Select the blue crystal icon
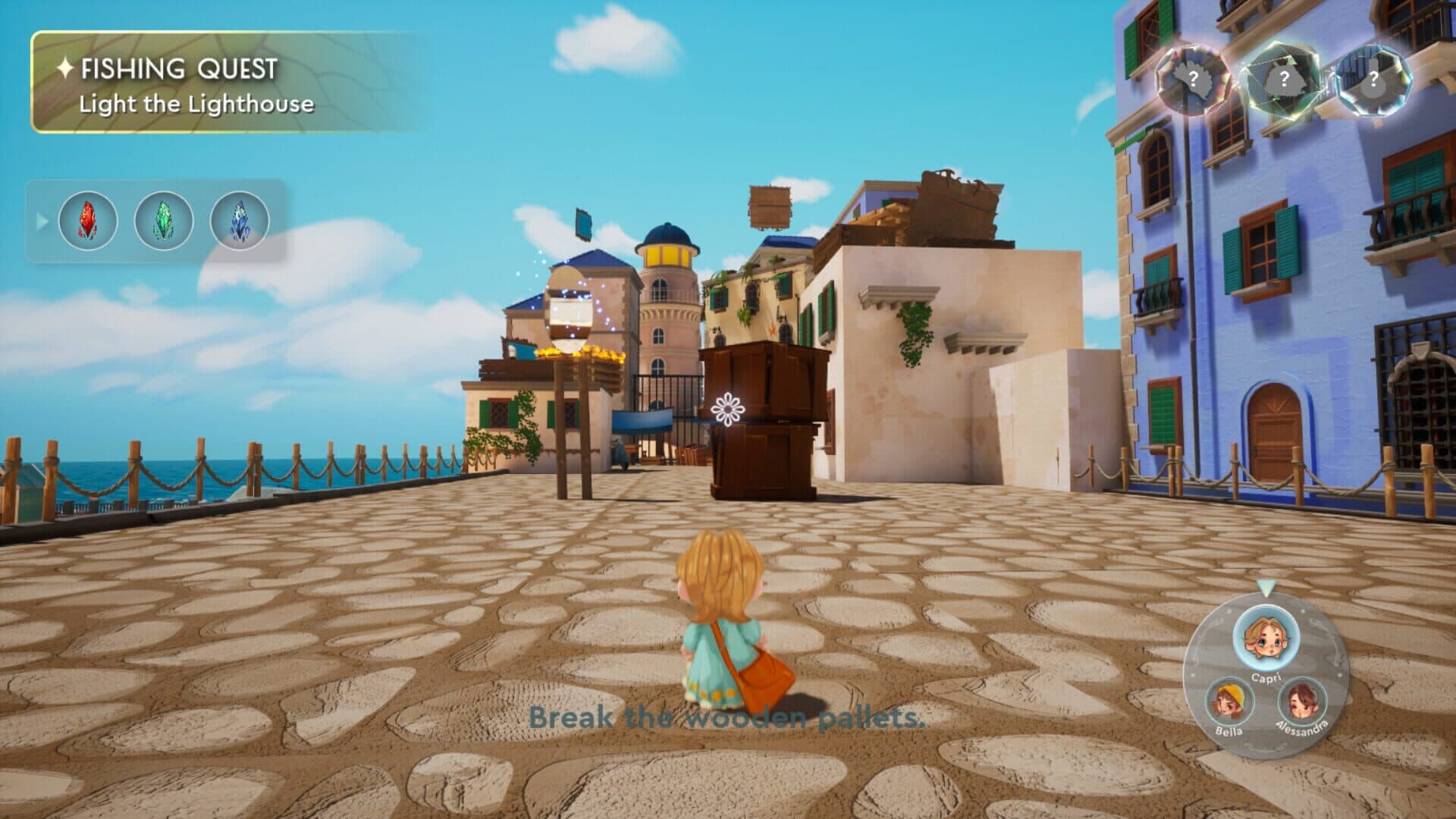The height and width of the screenshot is (819, 1456). tap(240, 221)
